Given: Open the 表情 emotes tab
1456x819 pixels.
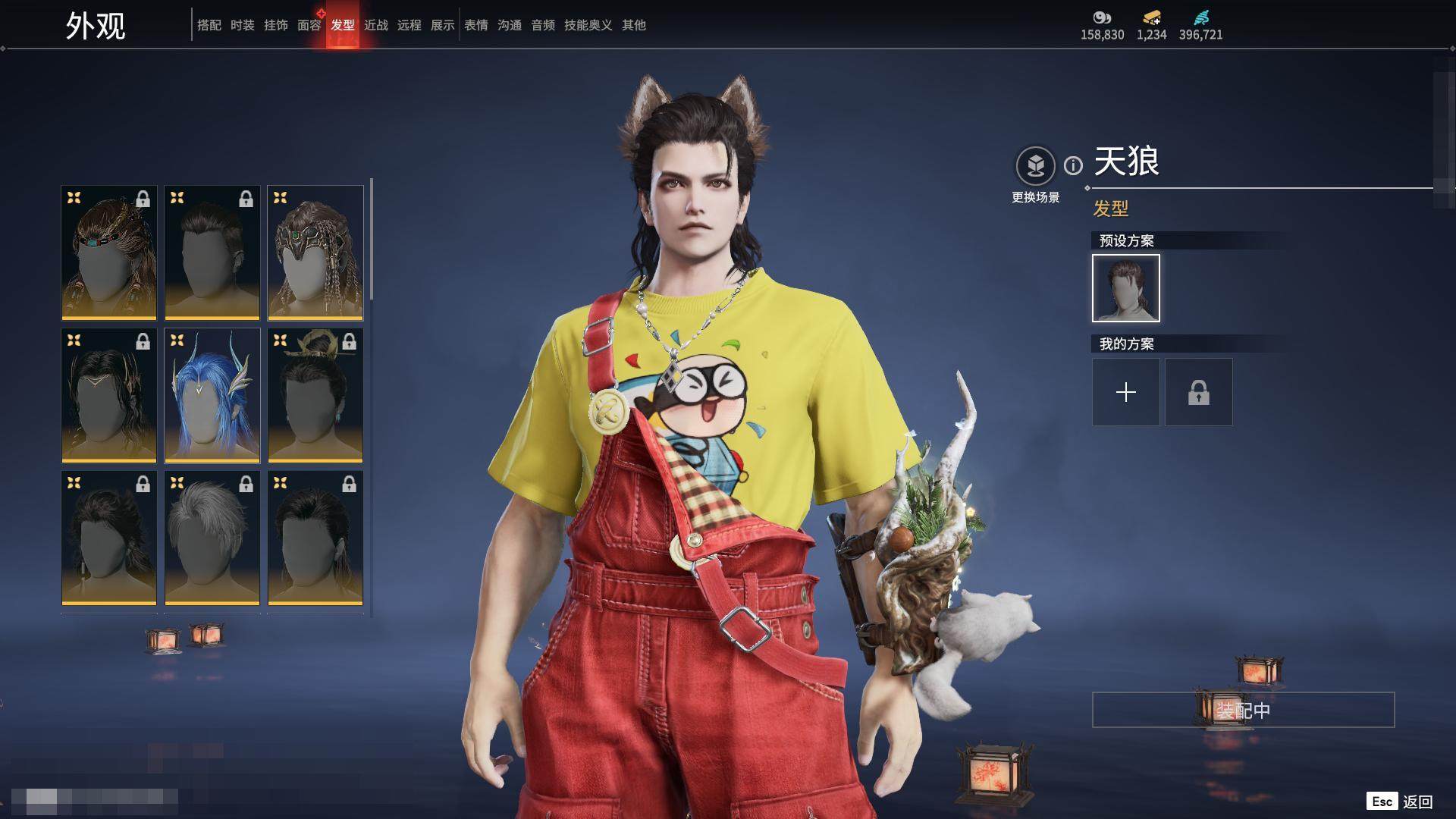Looking at the screenshot, I should (476, 25).
